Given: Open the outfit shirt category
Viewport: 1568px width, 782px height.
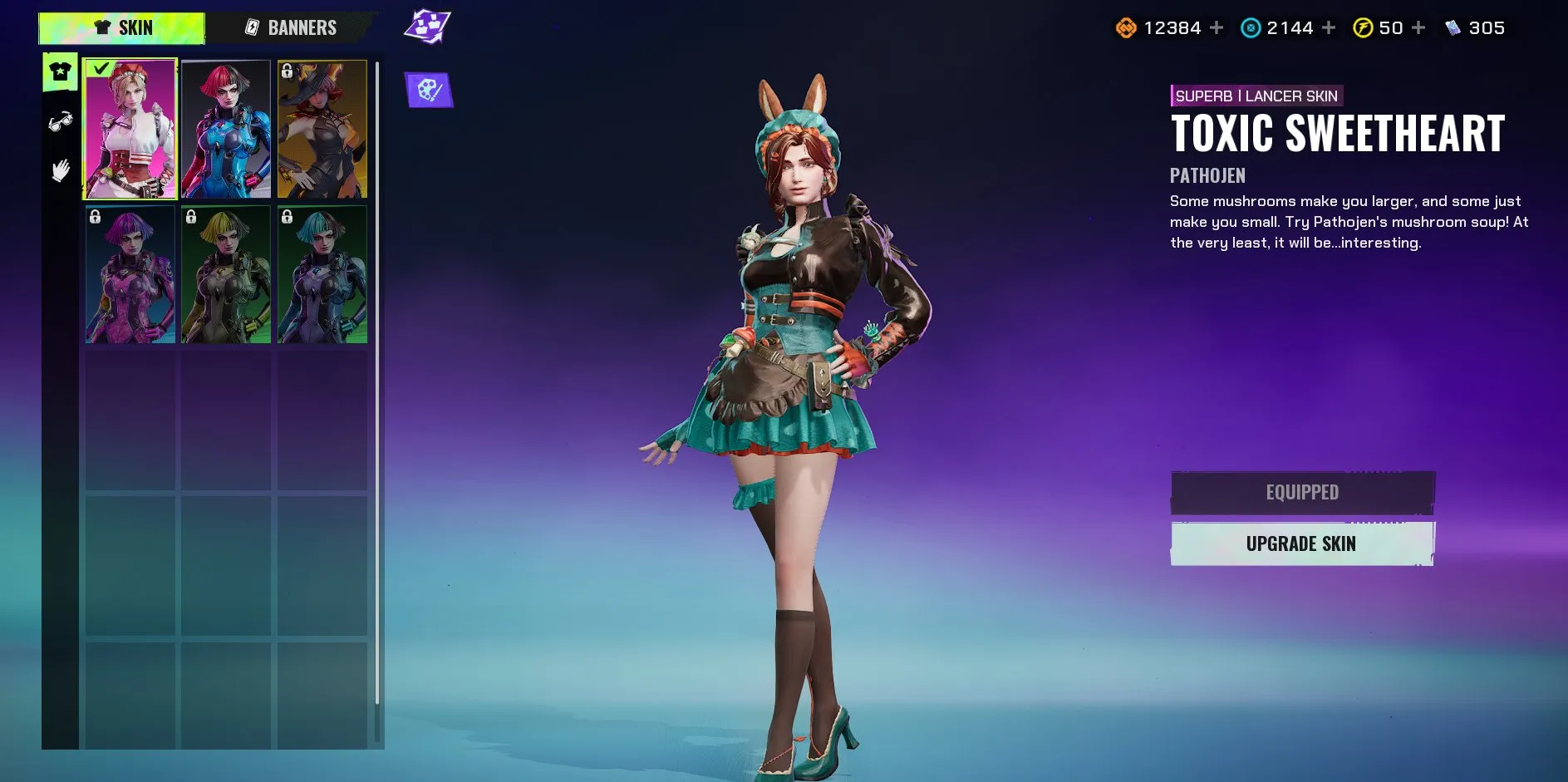Looking at the screenshot, I should (x=61, y=72).
